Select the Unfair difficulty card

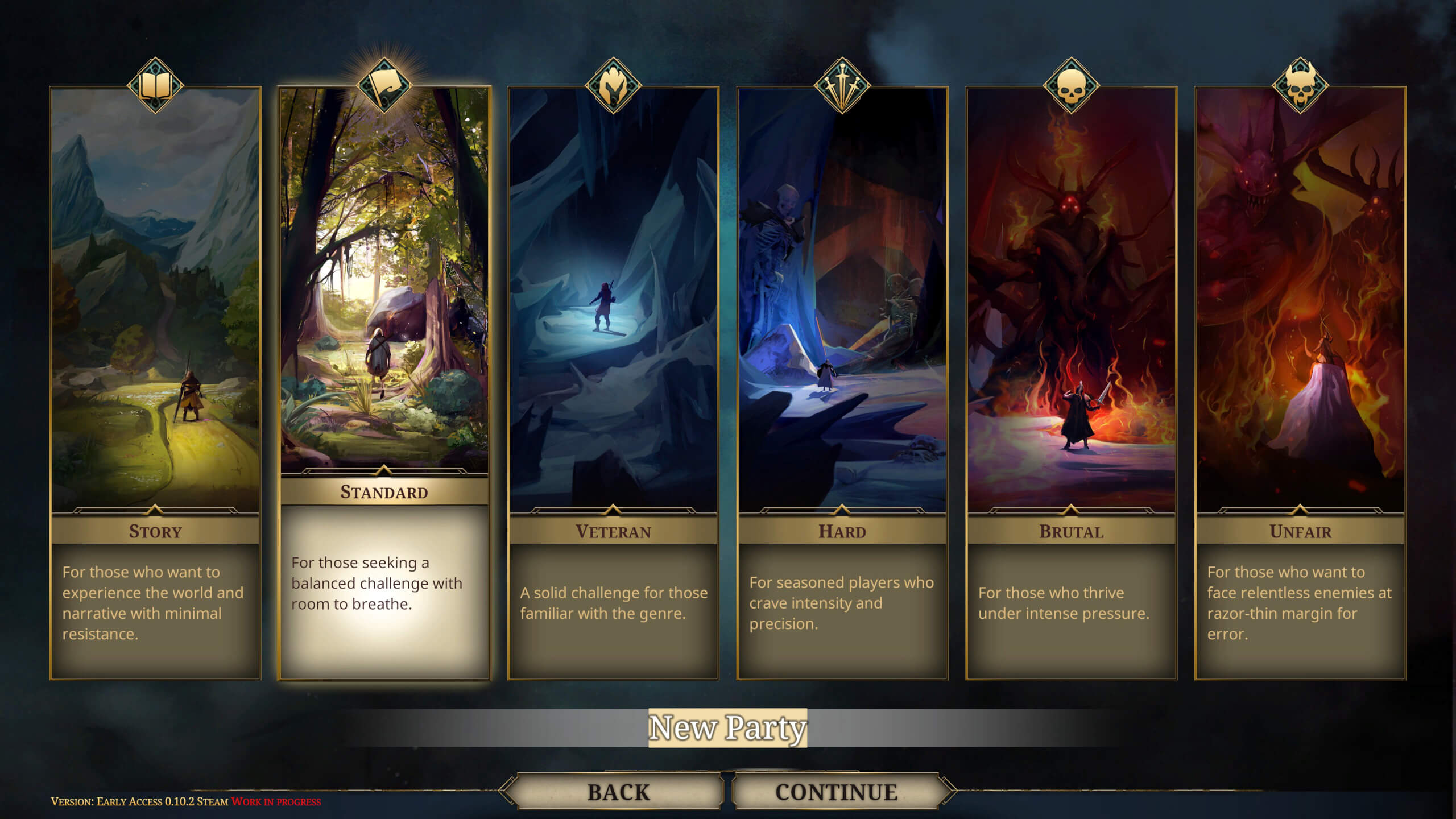(x=1300, y=381)
